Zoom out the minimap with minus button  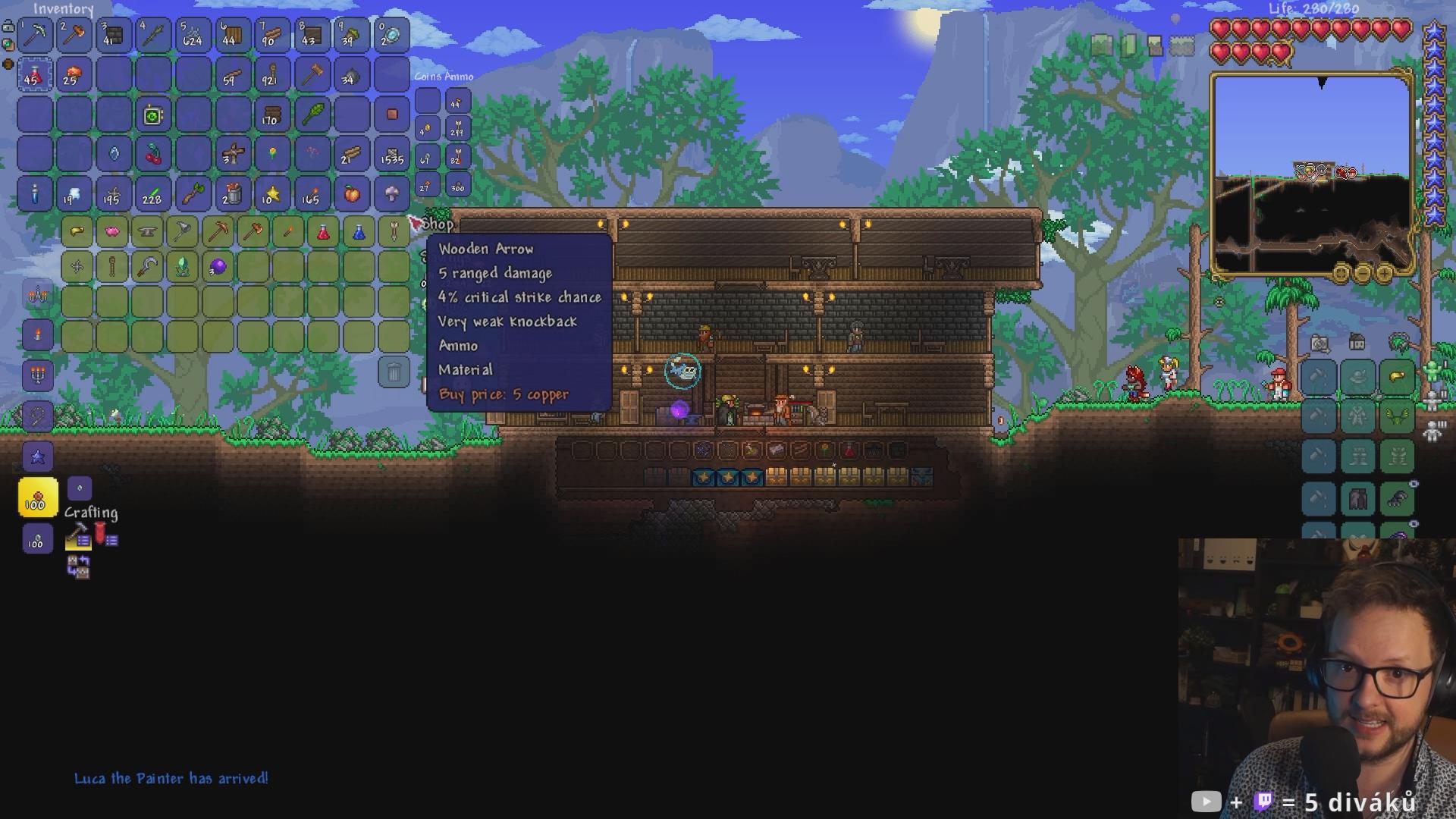1362,273
